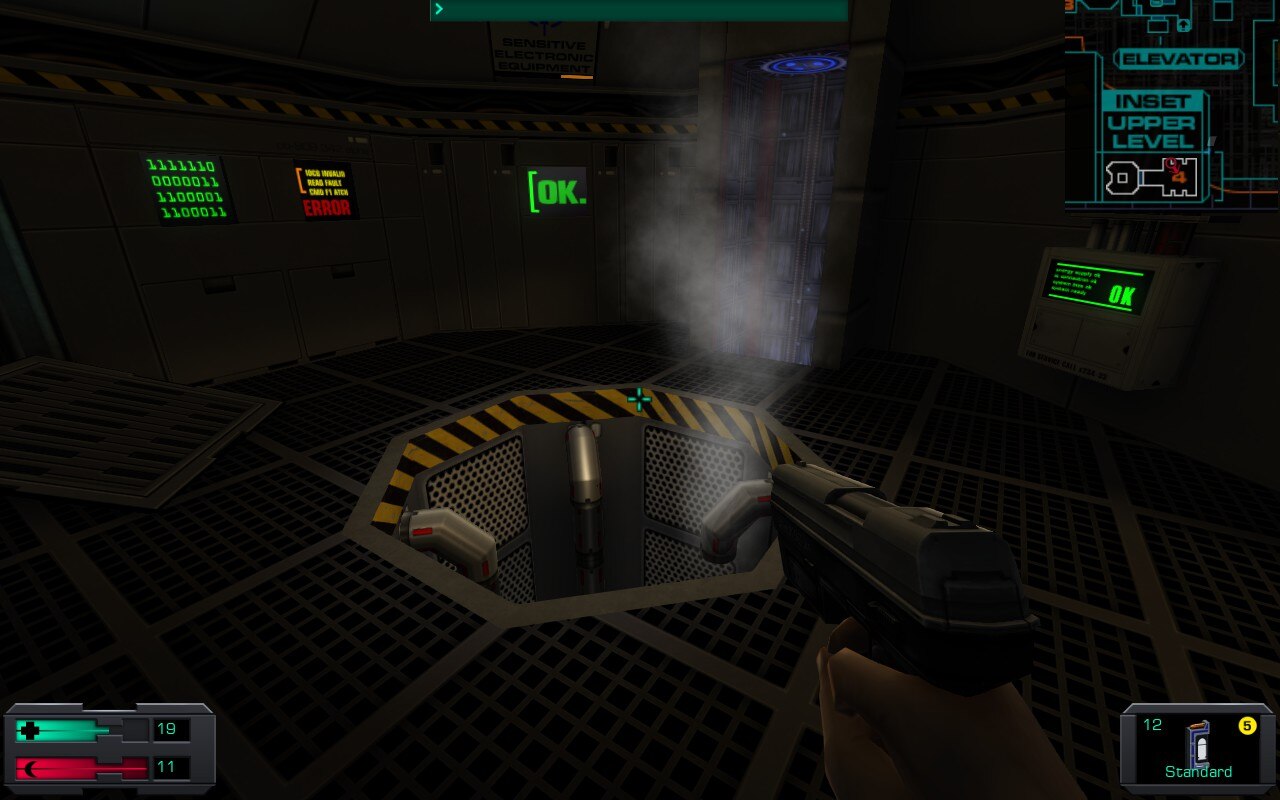Select the medical cross health icon

[x=27, y=729]
